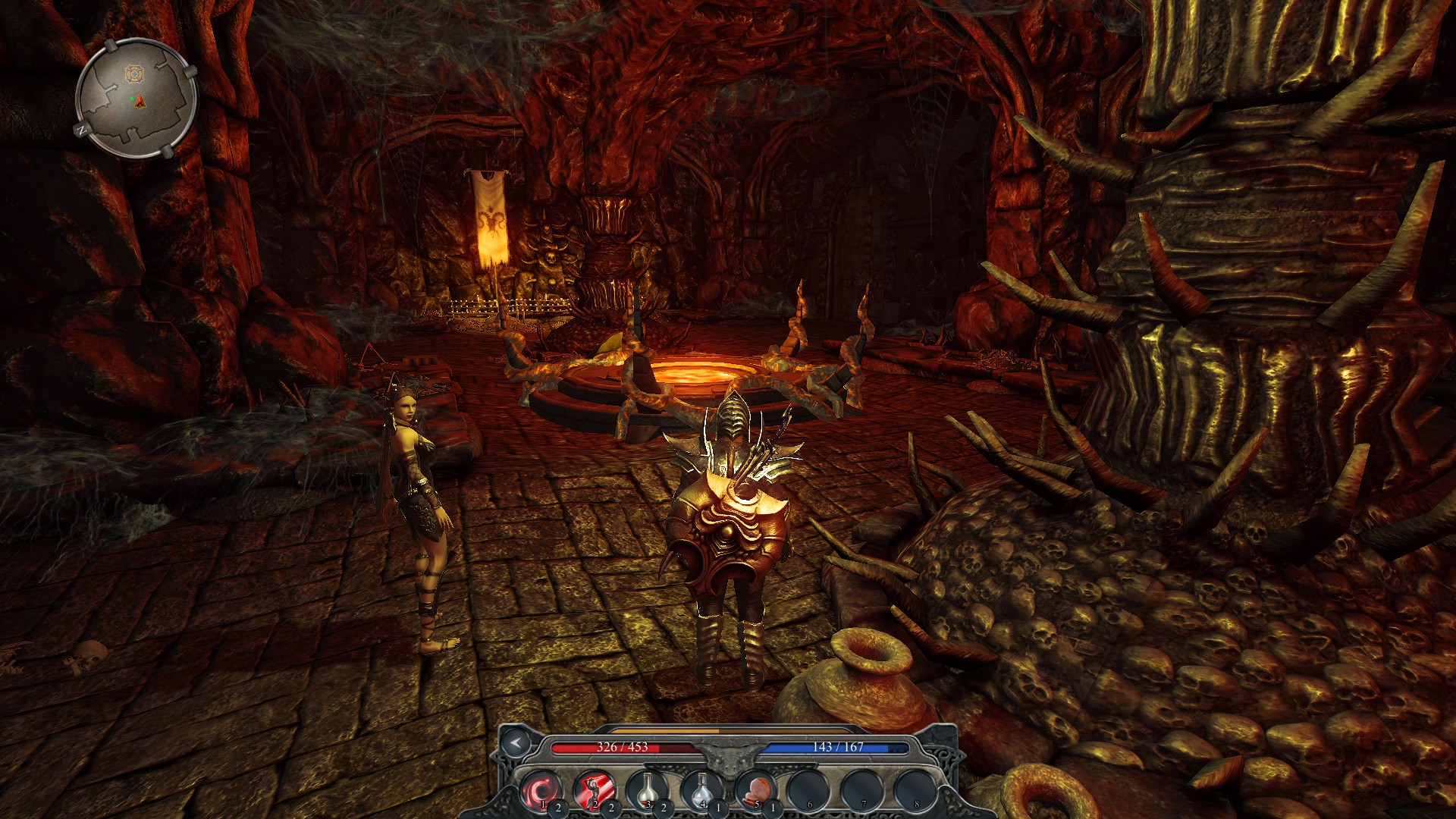Click the arrow button left of hotbar

[516, 742]
